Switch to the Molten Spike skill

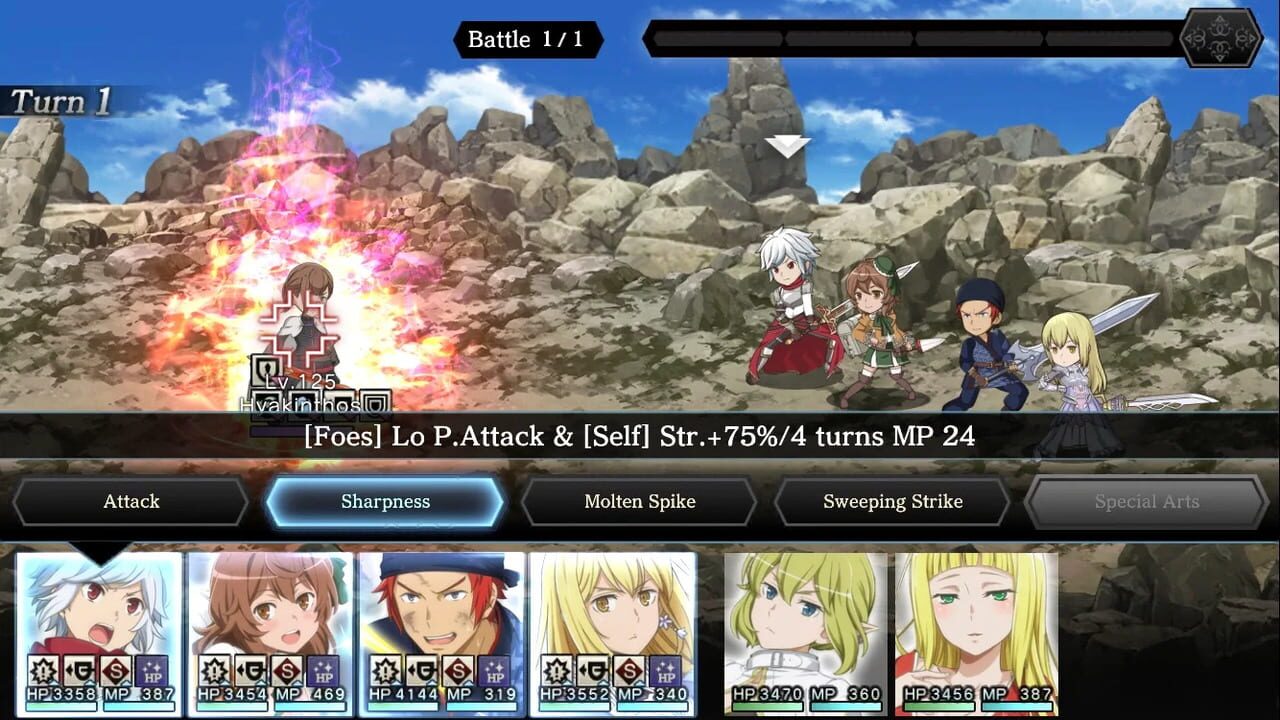tap(638, 501)
